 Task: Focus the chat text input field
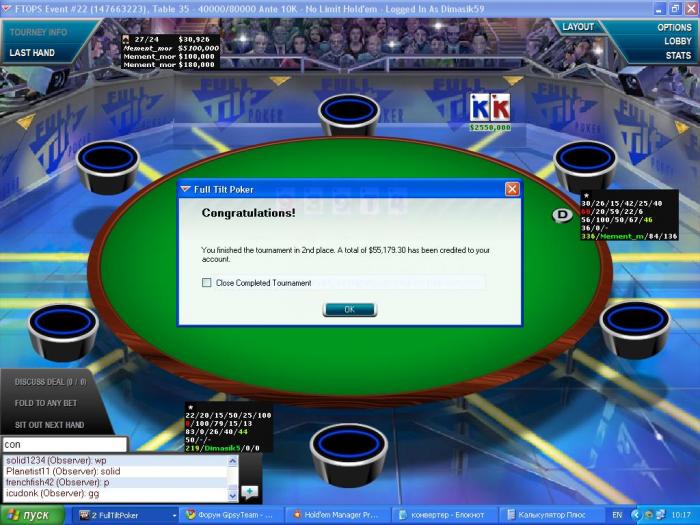(x=64, y=444)
